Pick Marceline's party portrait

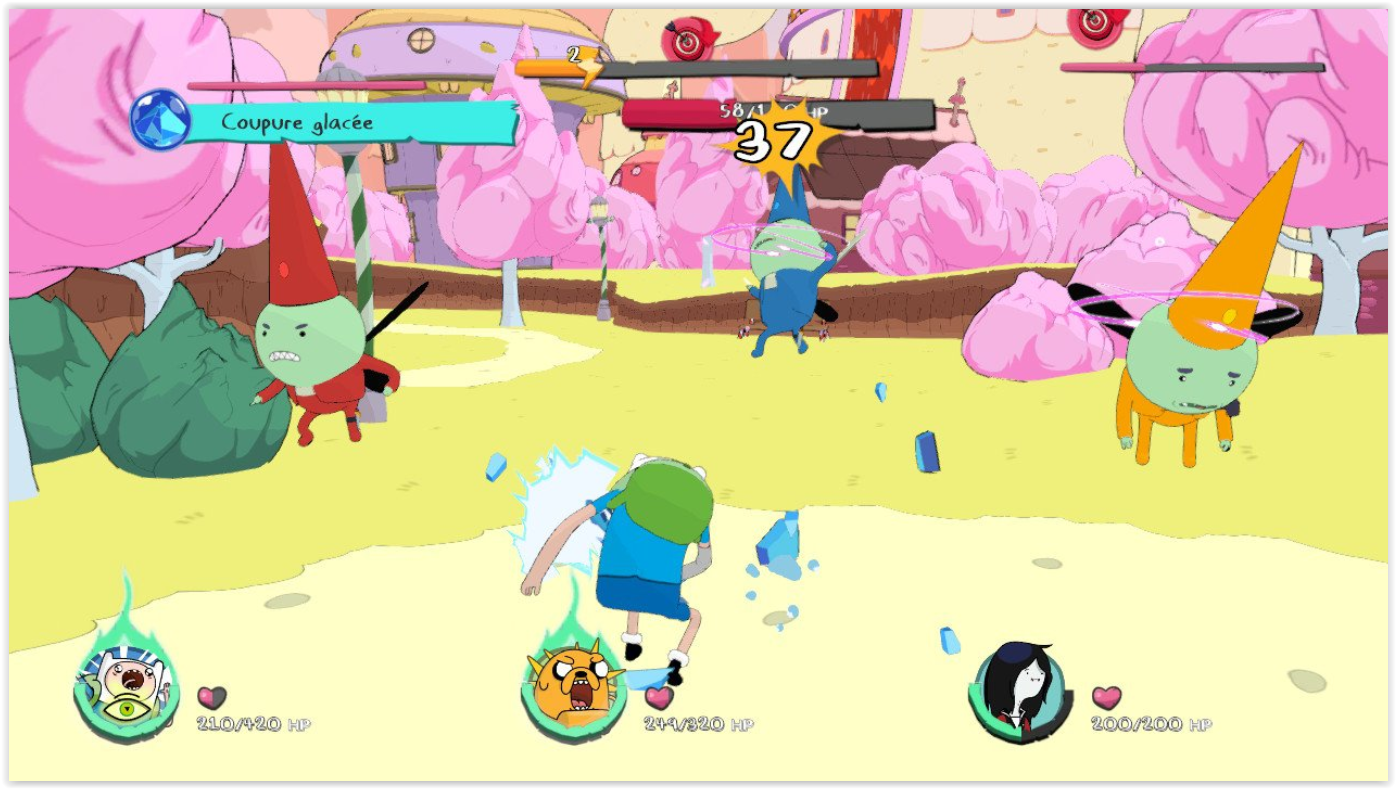1017,687
